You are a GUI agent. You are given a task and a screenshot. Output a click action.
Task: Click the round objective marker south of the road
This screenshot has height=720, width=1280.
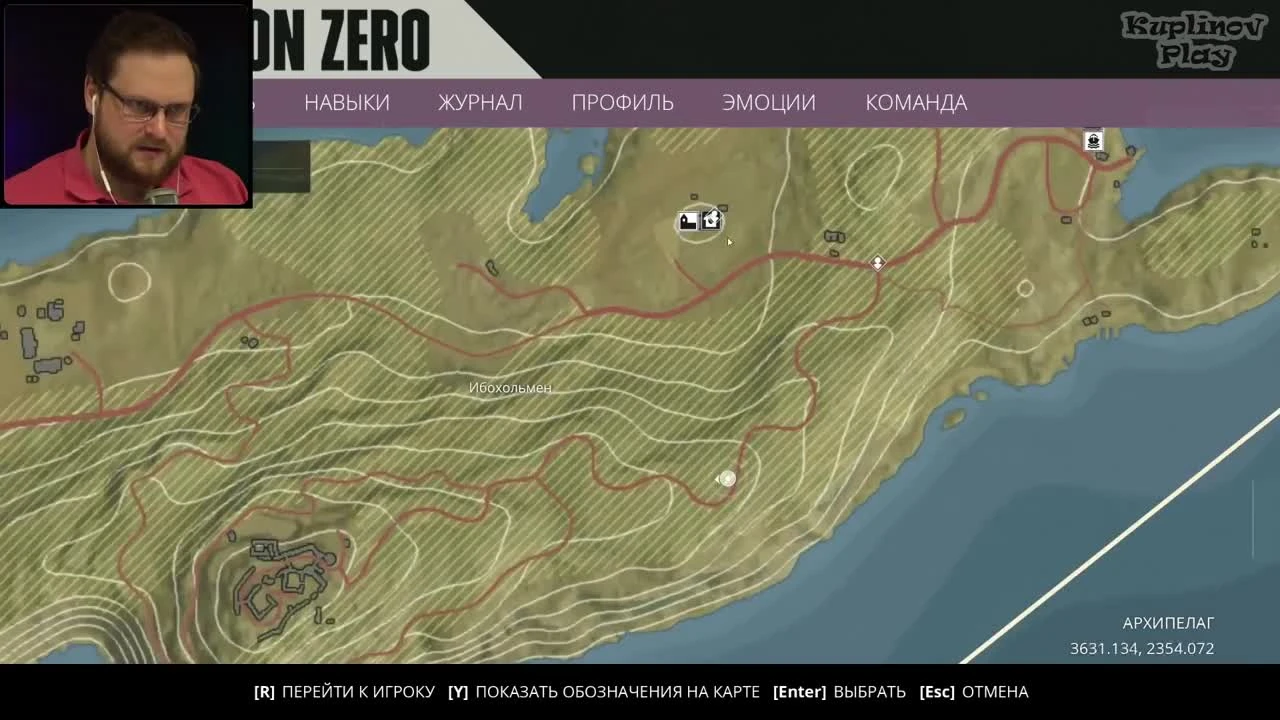727,478
